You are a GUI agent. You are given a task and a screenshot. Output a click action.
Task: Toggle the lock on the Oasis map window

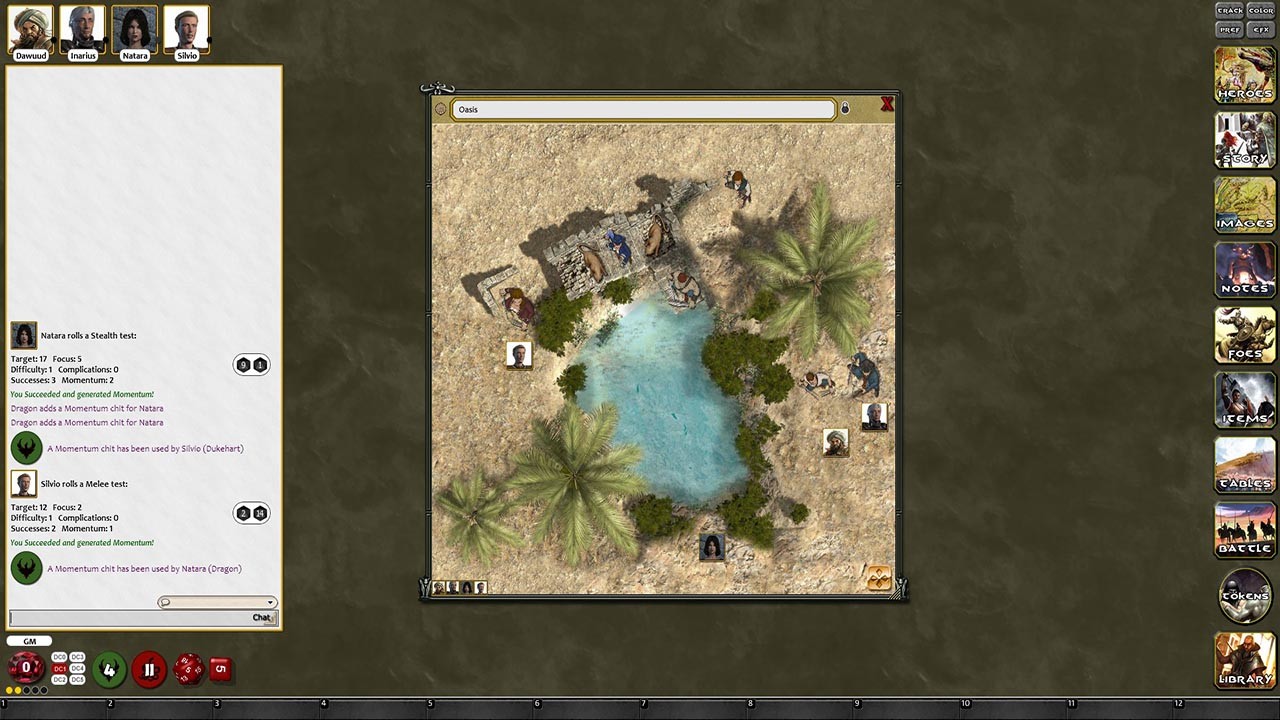845,107
